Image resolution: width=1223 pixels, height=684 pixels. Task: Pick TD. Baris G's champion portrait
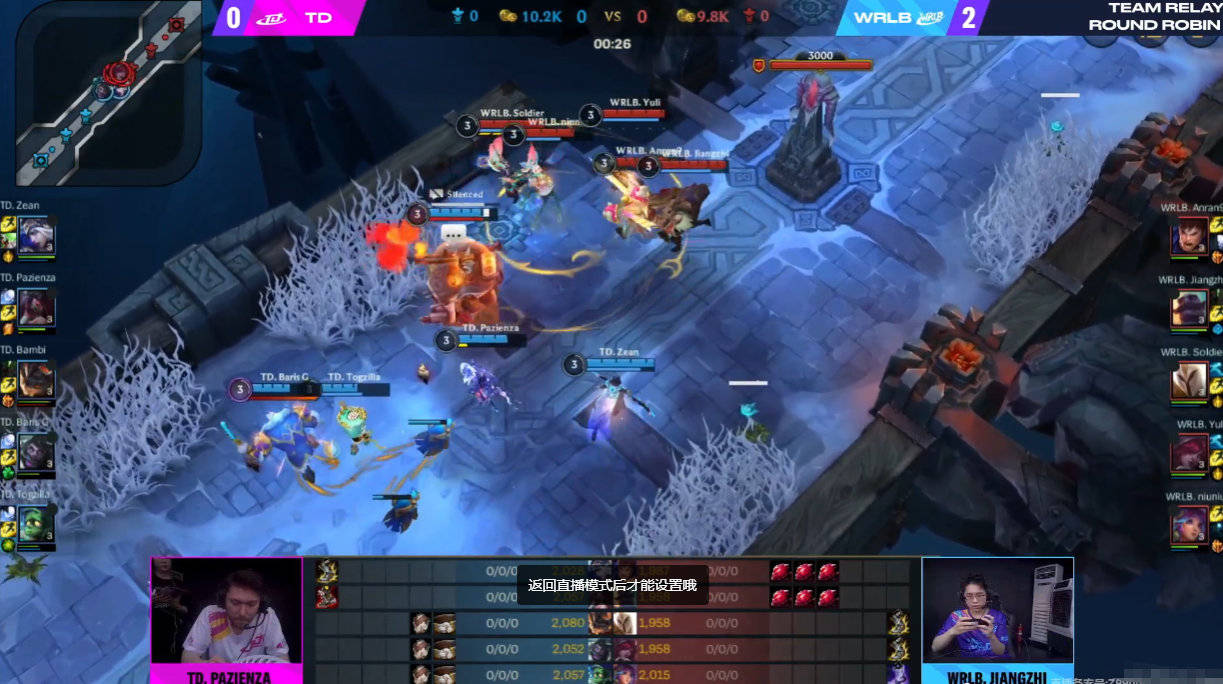[x=36, y=452]
